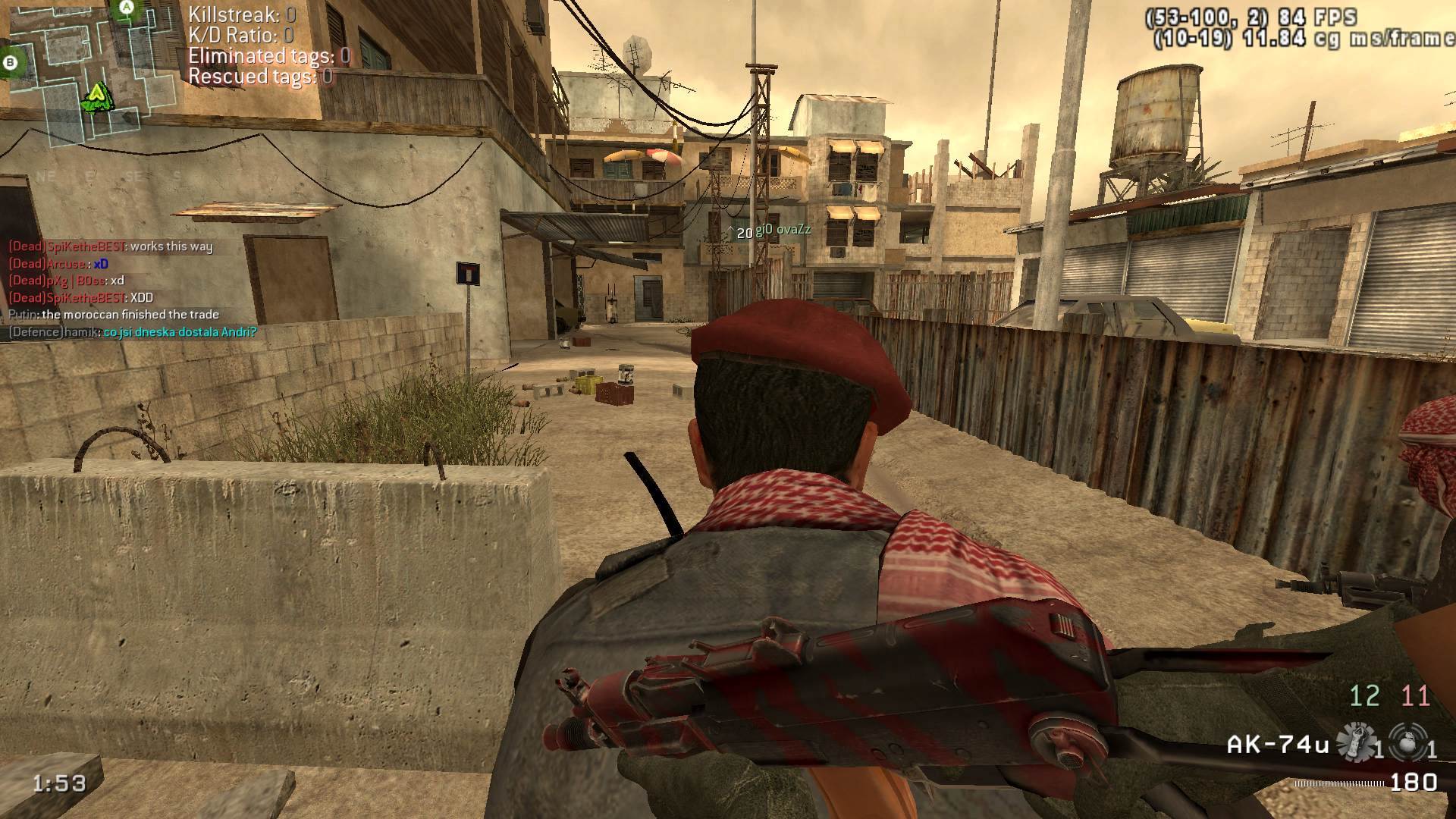This screenshot has height=819, width=1456.
Task: Click hamik's Defence chat message
Action: coord(133,332)
